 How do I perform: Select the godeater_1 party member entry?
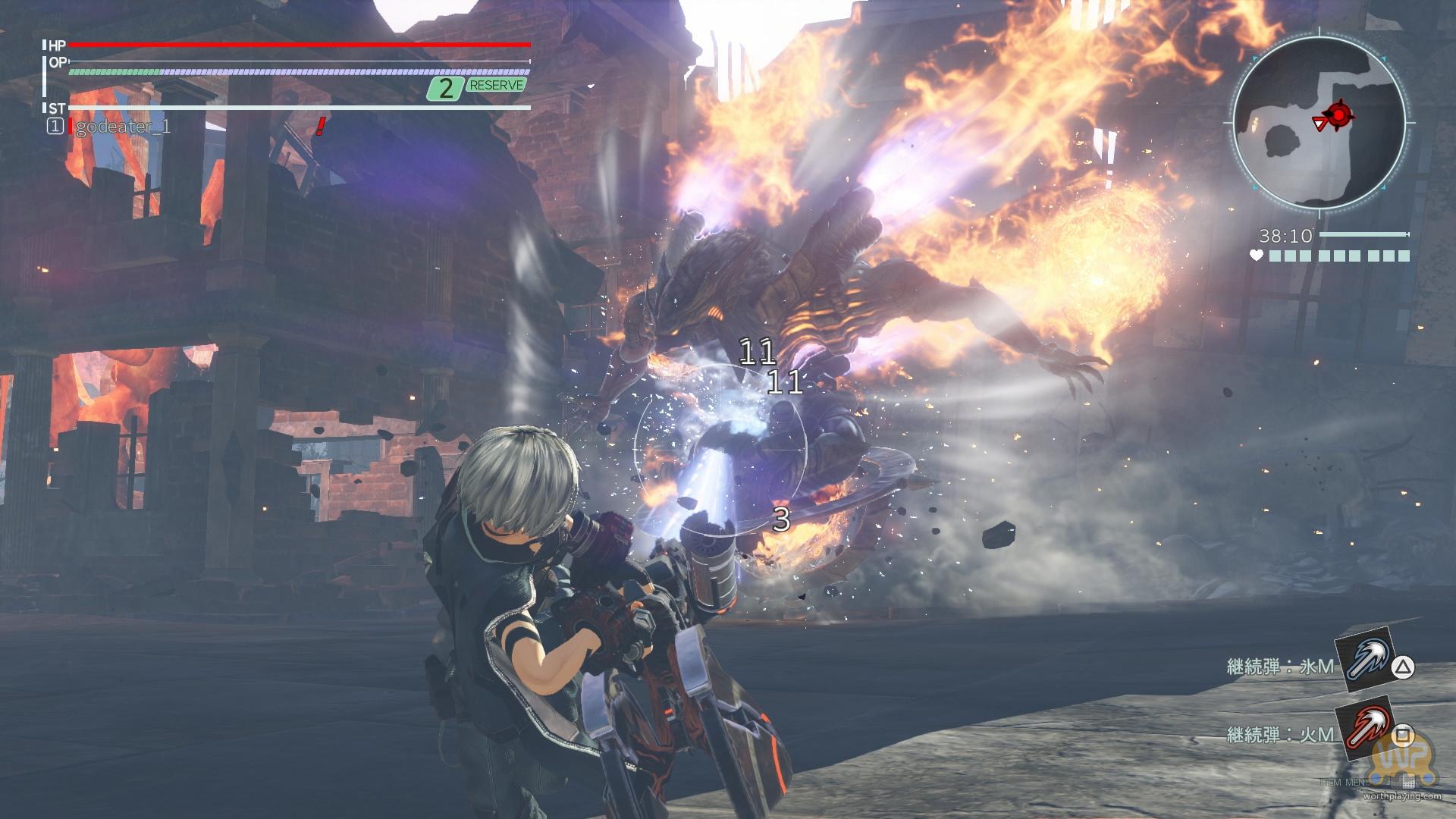[121, 127]
